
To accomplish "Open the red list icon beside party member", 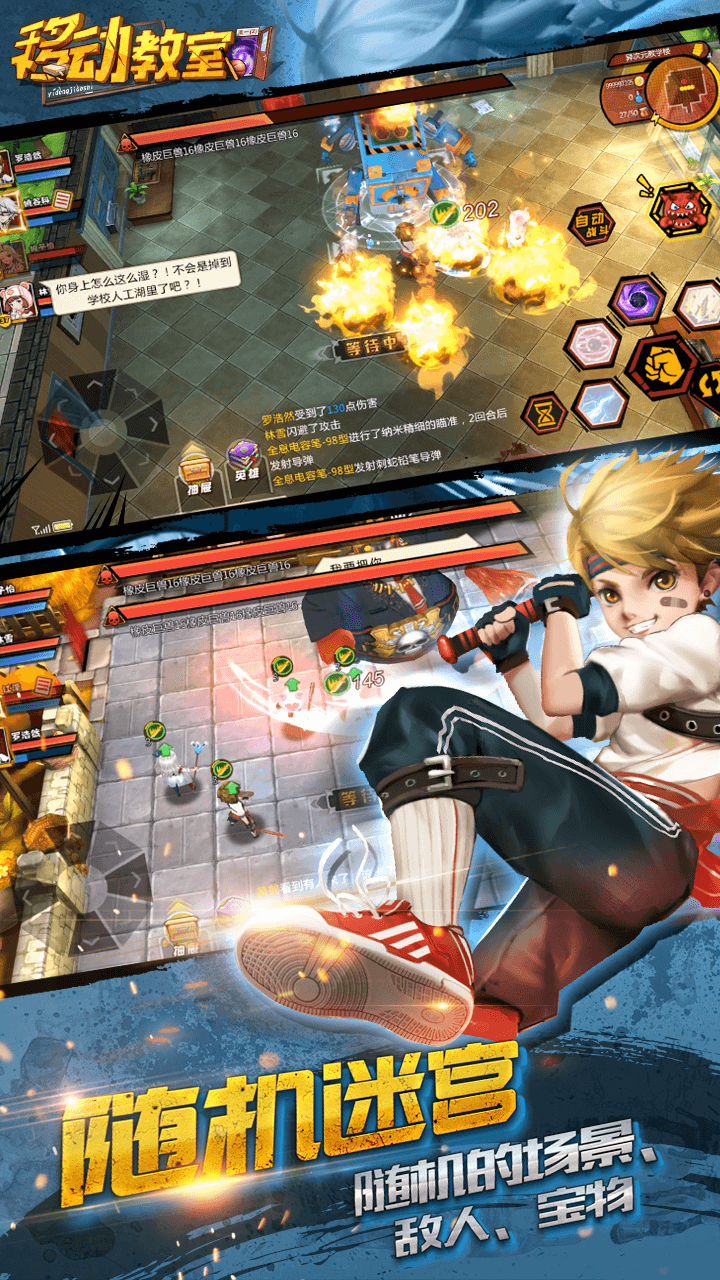I will pyautogui.click(x=63, y=201).
